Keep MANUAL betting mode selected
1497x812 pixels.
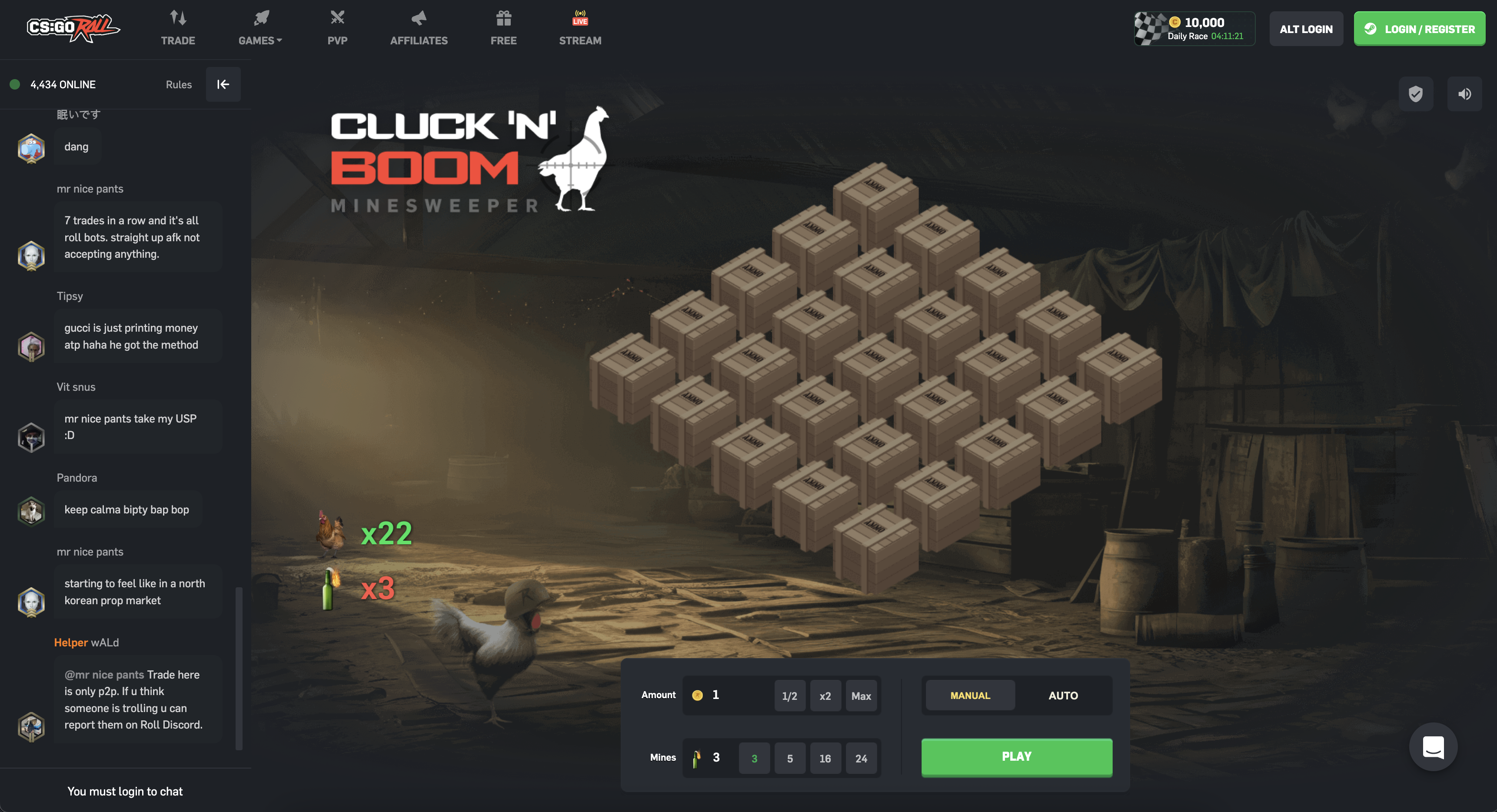(969, 695)
